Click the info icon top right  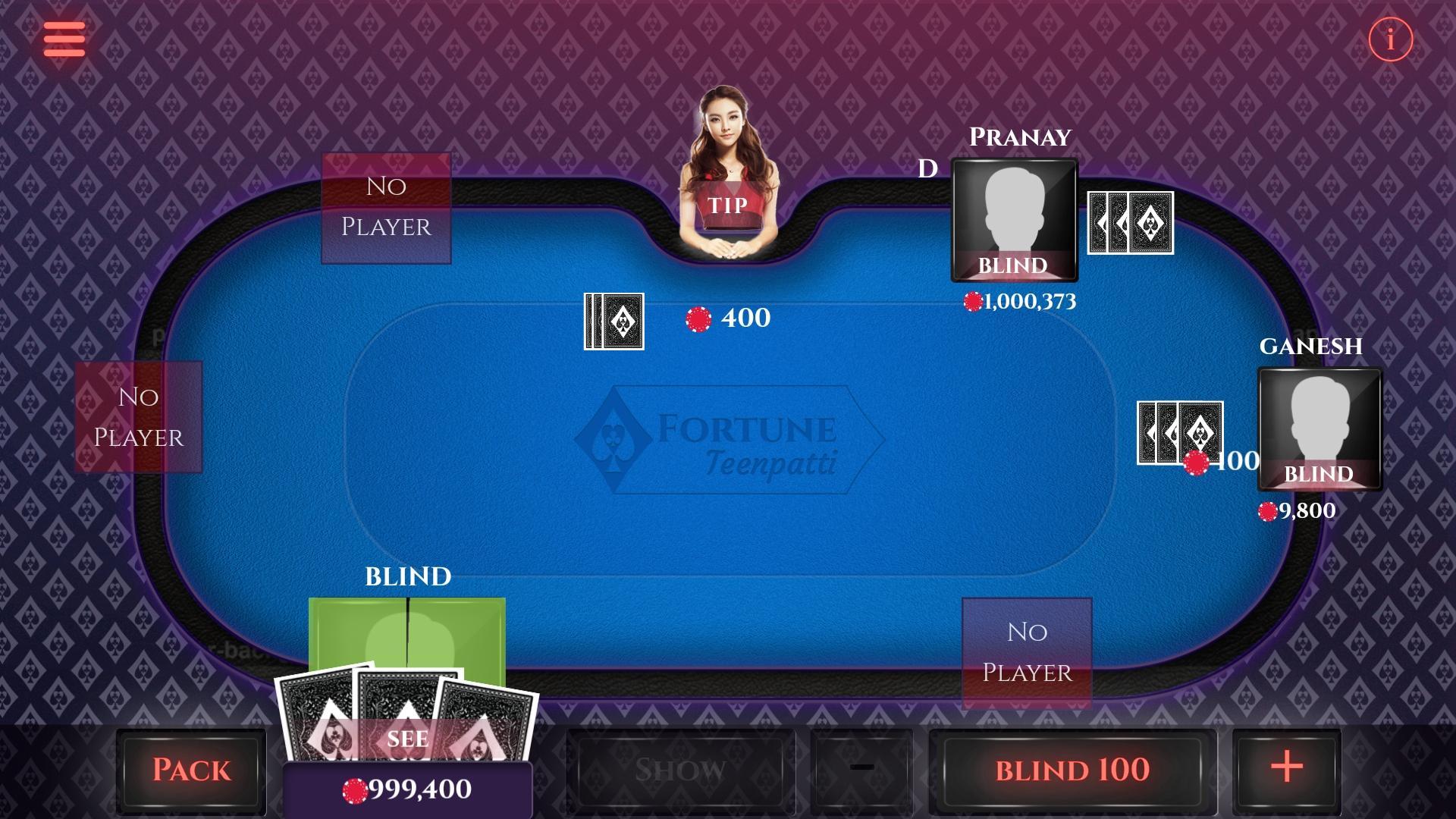tap(1389, 40)
